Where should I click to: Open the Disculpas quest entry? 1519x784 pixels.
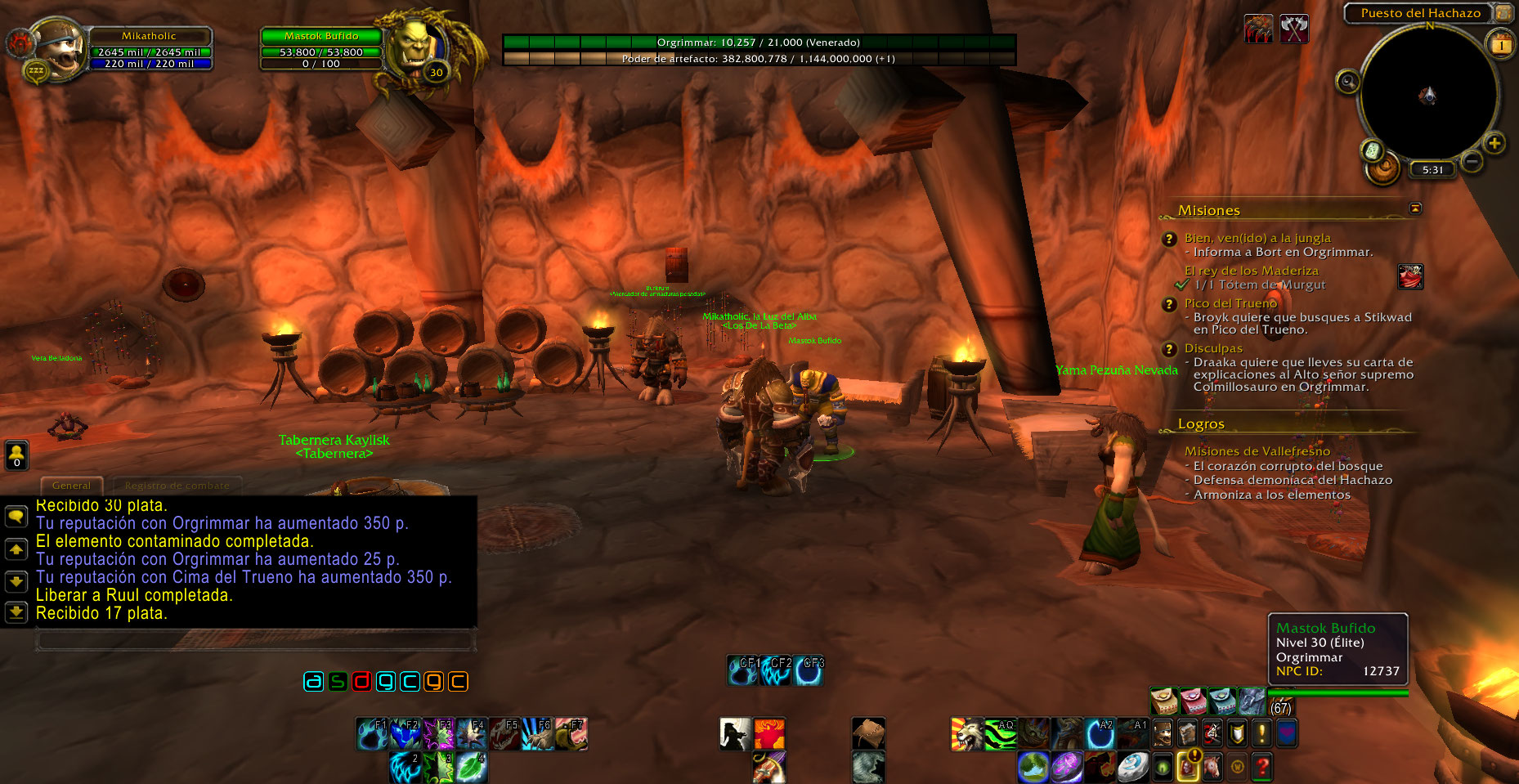point(1213,348)
